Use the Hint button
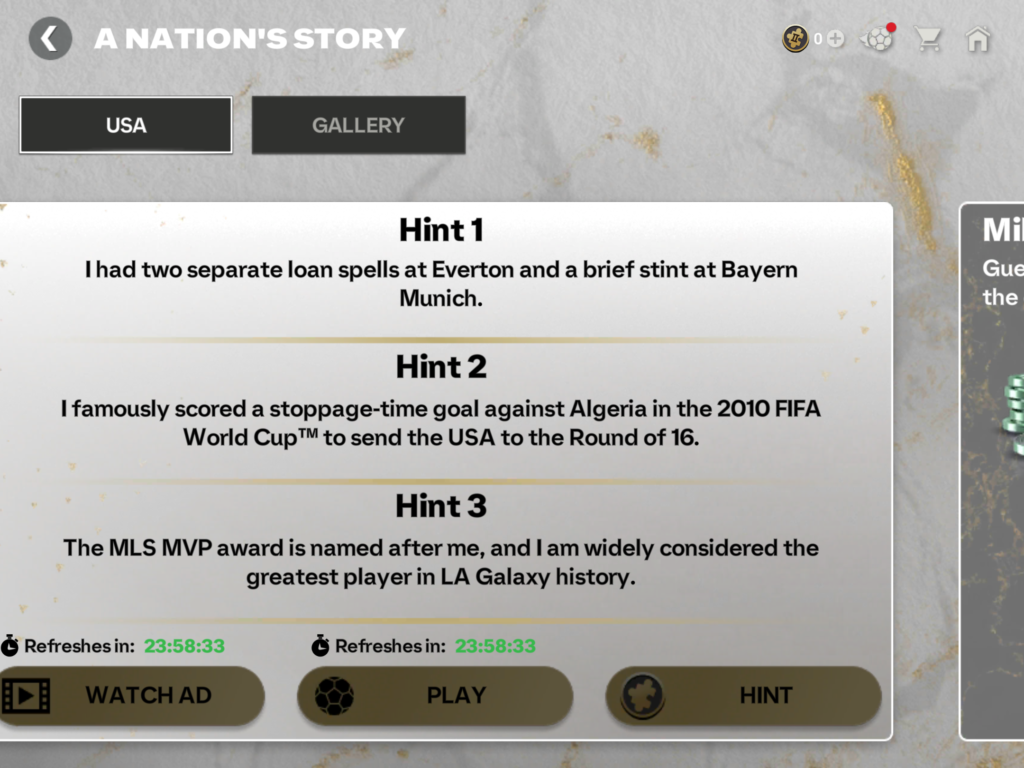 (743, 695)
